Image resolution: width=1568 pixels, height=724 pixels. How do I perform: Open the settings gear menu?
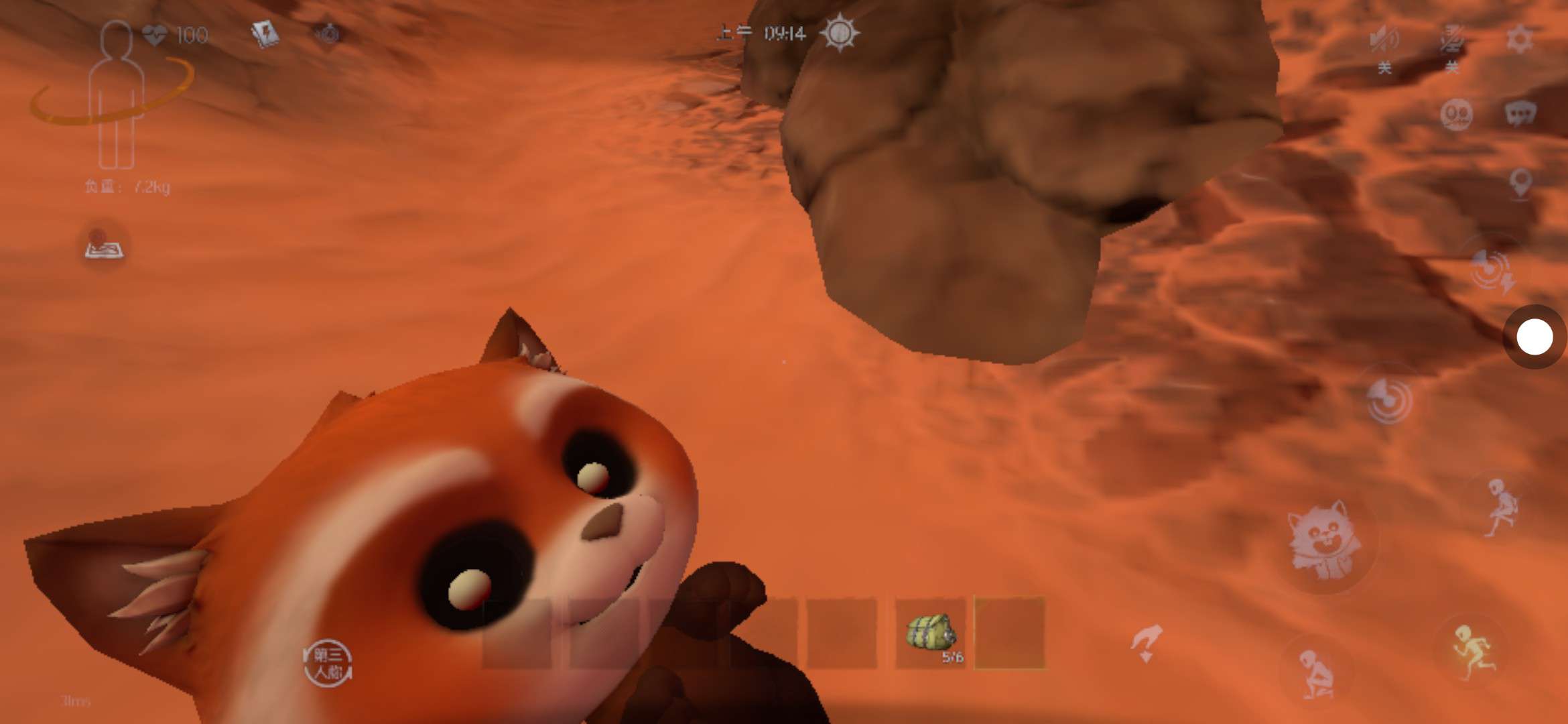(x=1518, y=39)
